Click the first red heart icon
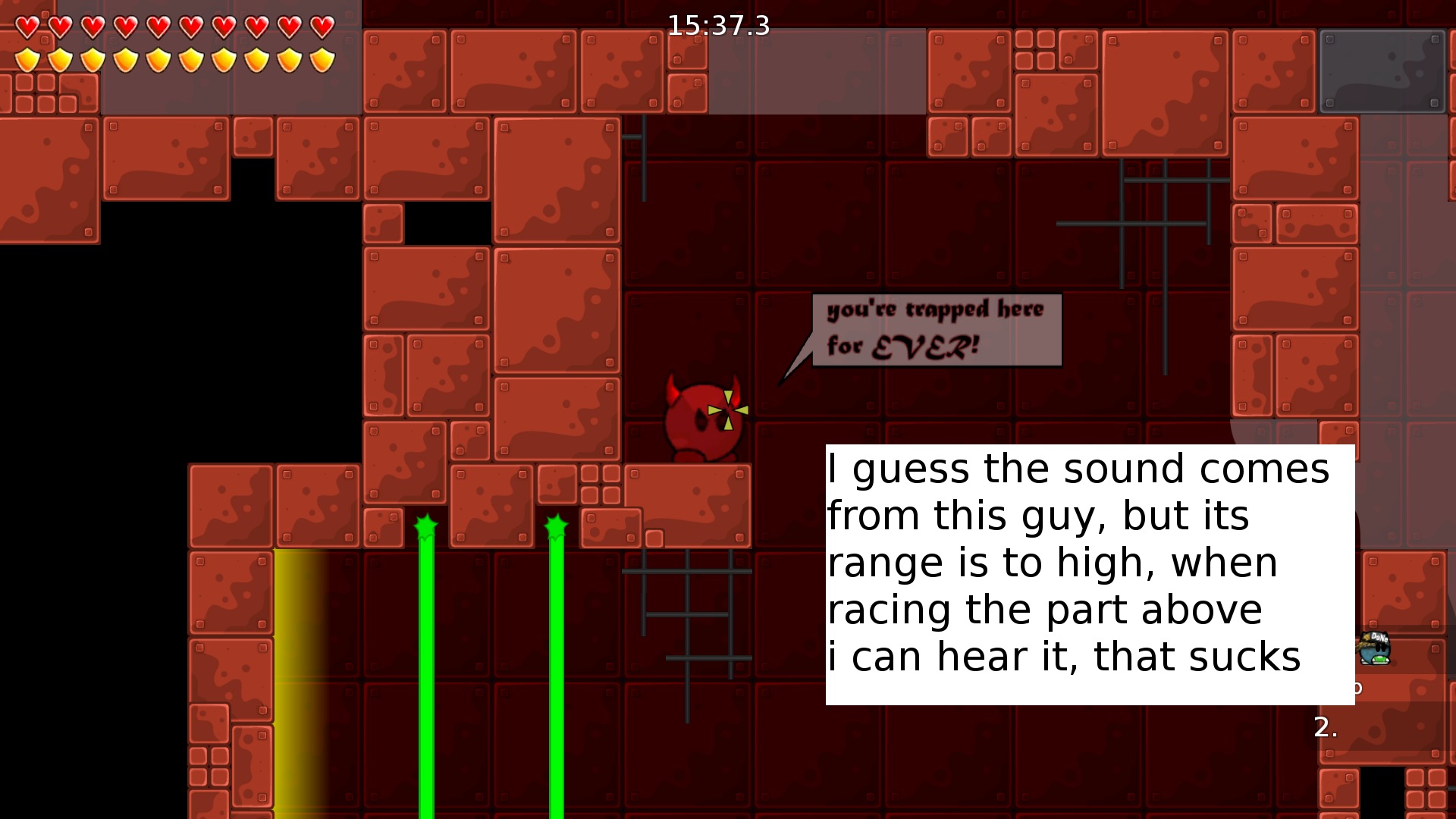Viewport: 1456px width, 819px height. point(27,24)
